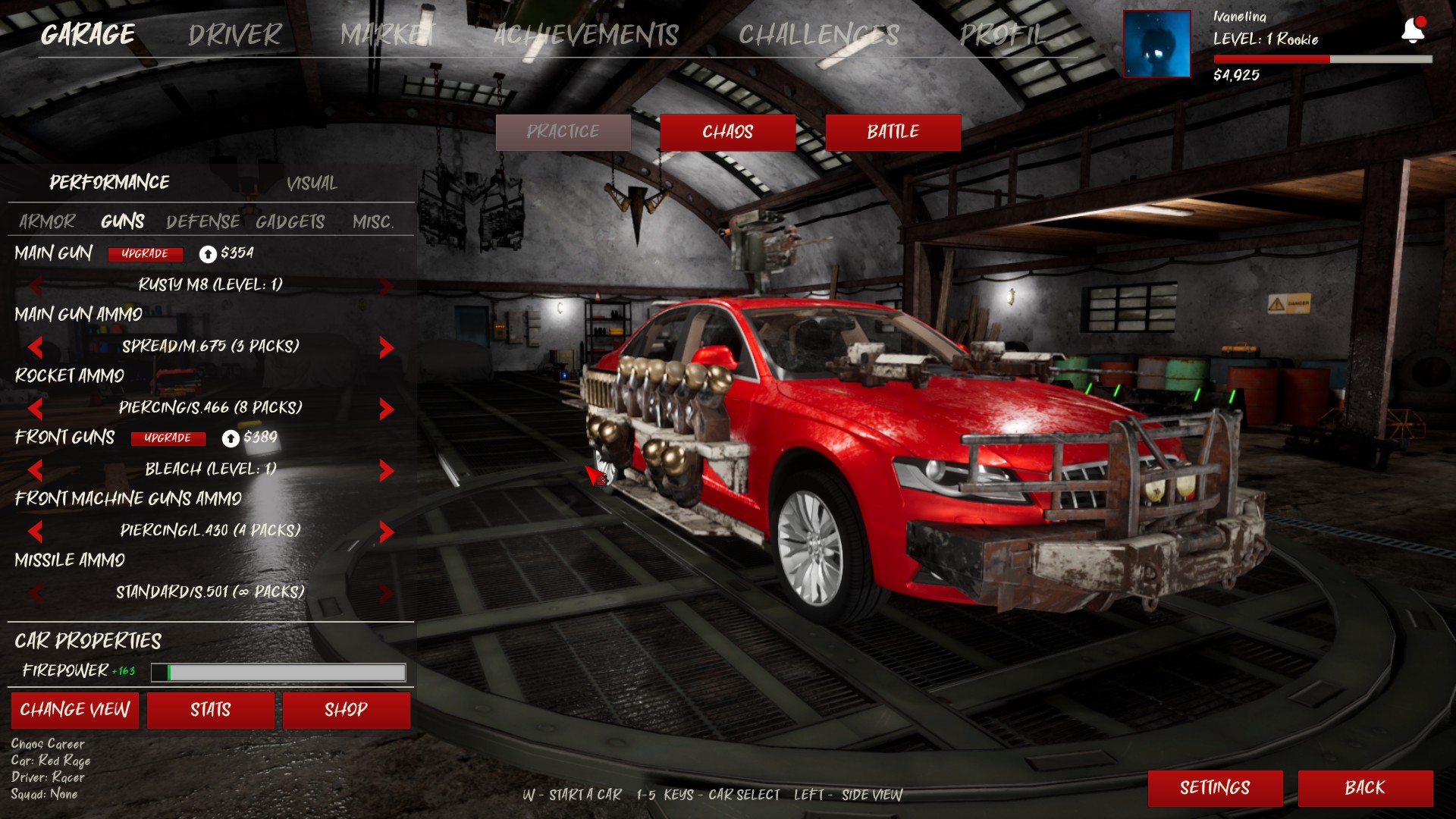Open the Driver menu tab

(234, 35)
